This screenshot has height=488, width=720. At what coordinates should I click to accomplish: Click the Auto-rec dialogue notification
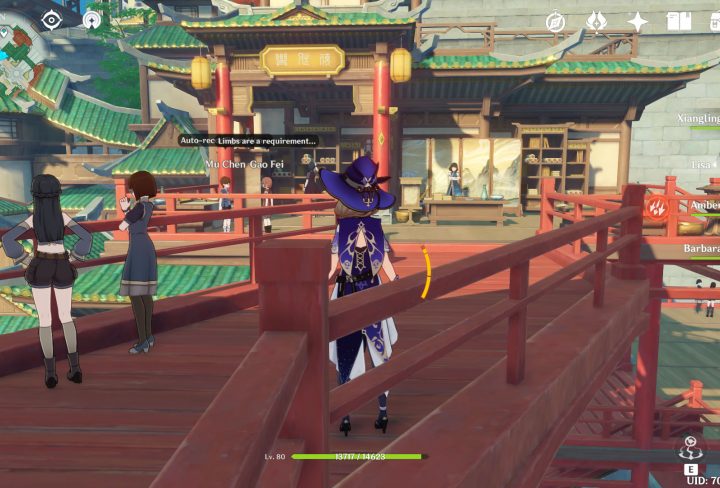pyautogui.click(x=248, y=141)
